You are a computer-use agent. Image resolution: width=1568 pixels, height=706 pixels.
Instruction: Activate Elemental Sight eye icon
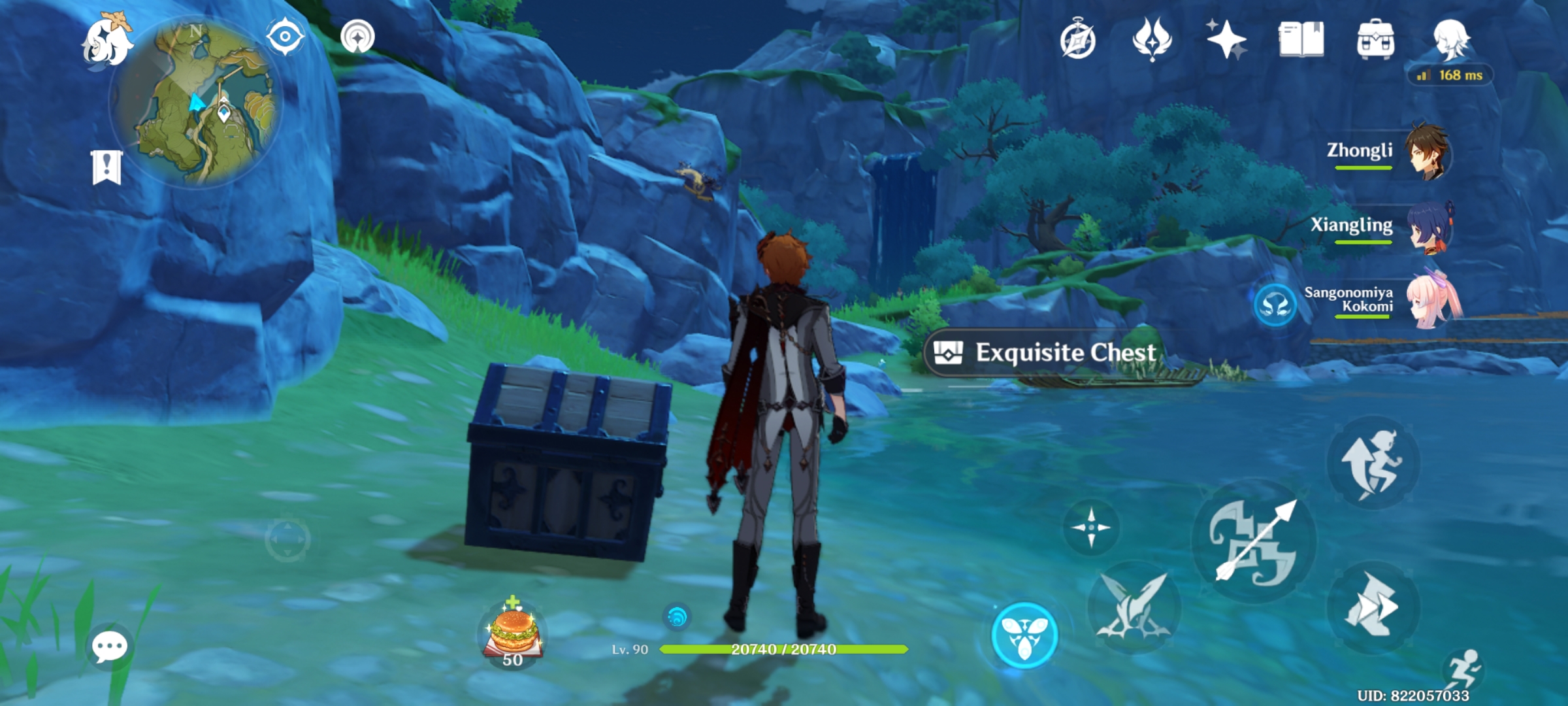coord(284,37)
